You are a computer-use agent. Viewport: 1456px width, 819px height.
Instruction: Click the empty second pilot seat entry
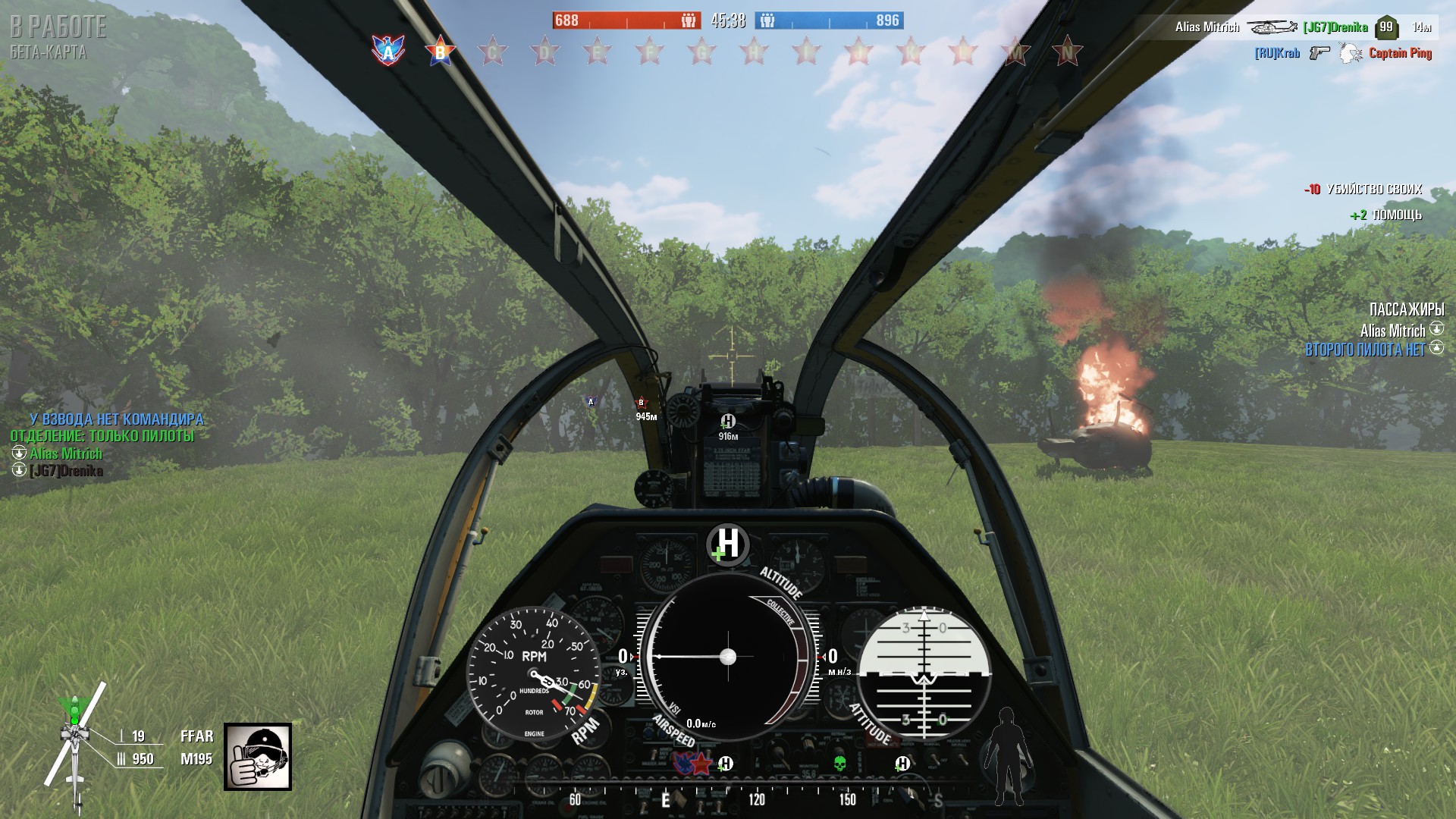pos(1365,350)
